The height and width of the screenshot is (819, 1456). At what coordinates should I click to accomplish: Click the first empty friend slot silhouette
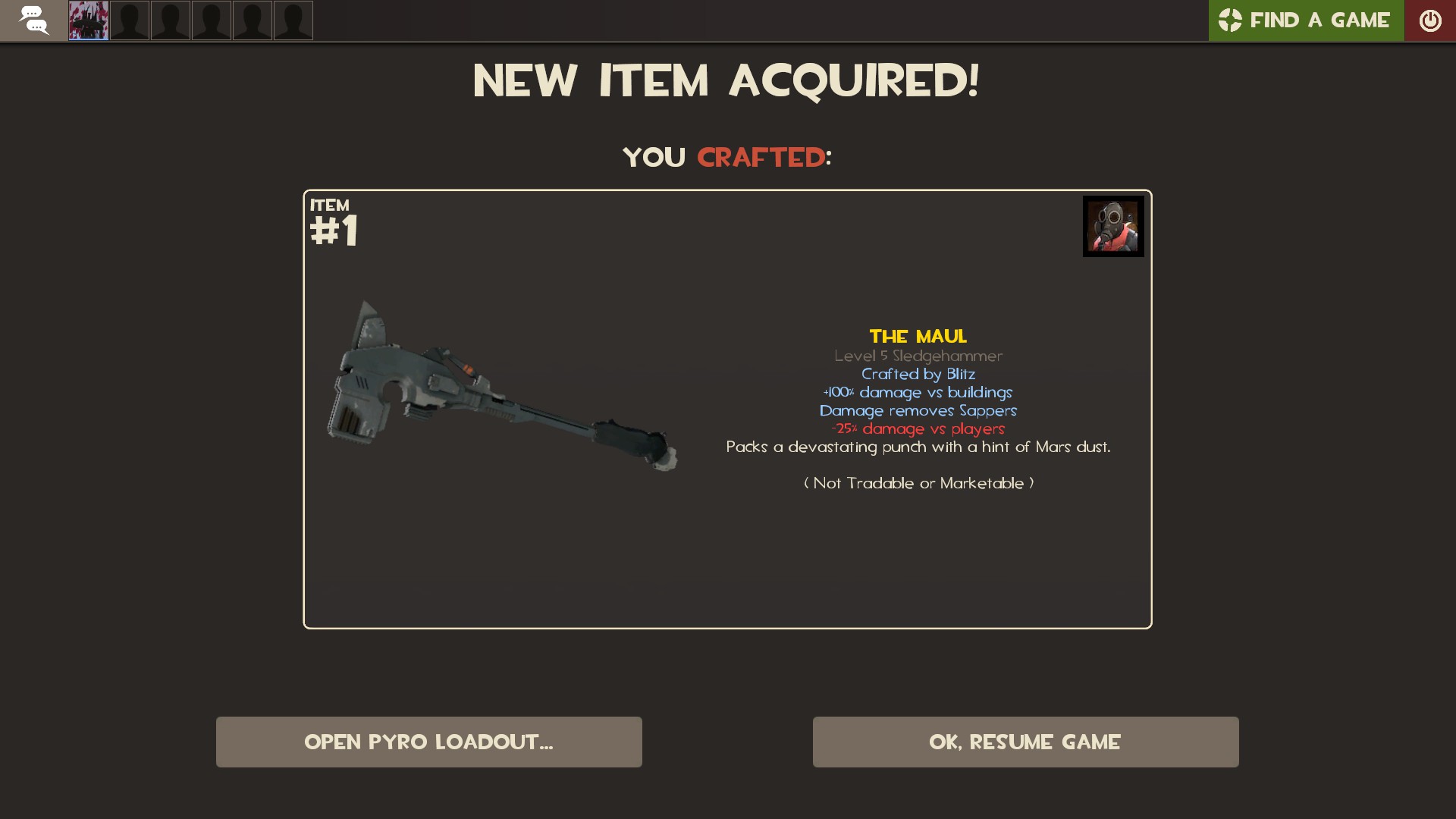pos(130,20)
